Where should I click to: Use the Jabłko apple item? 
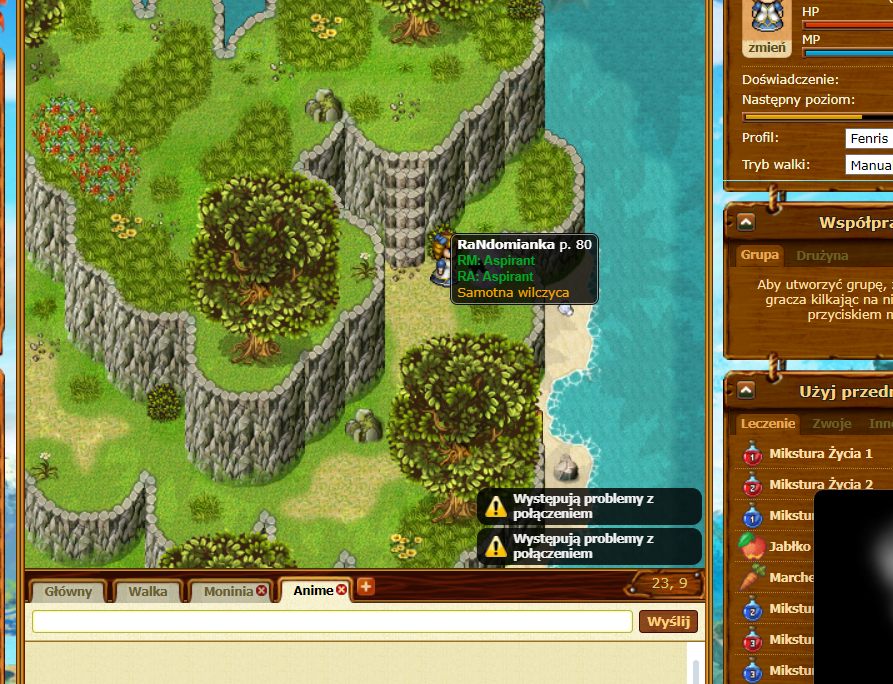click(x=790, y=547)
